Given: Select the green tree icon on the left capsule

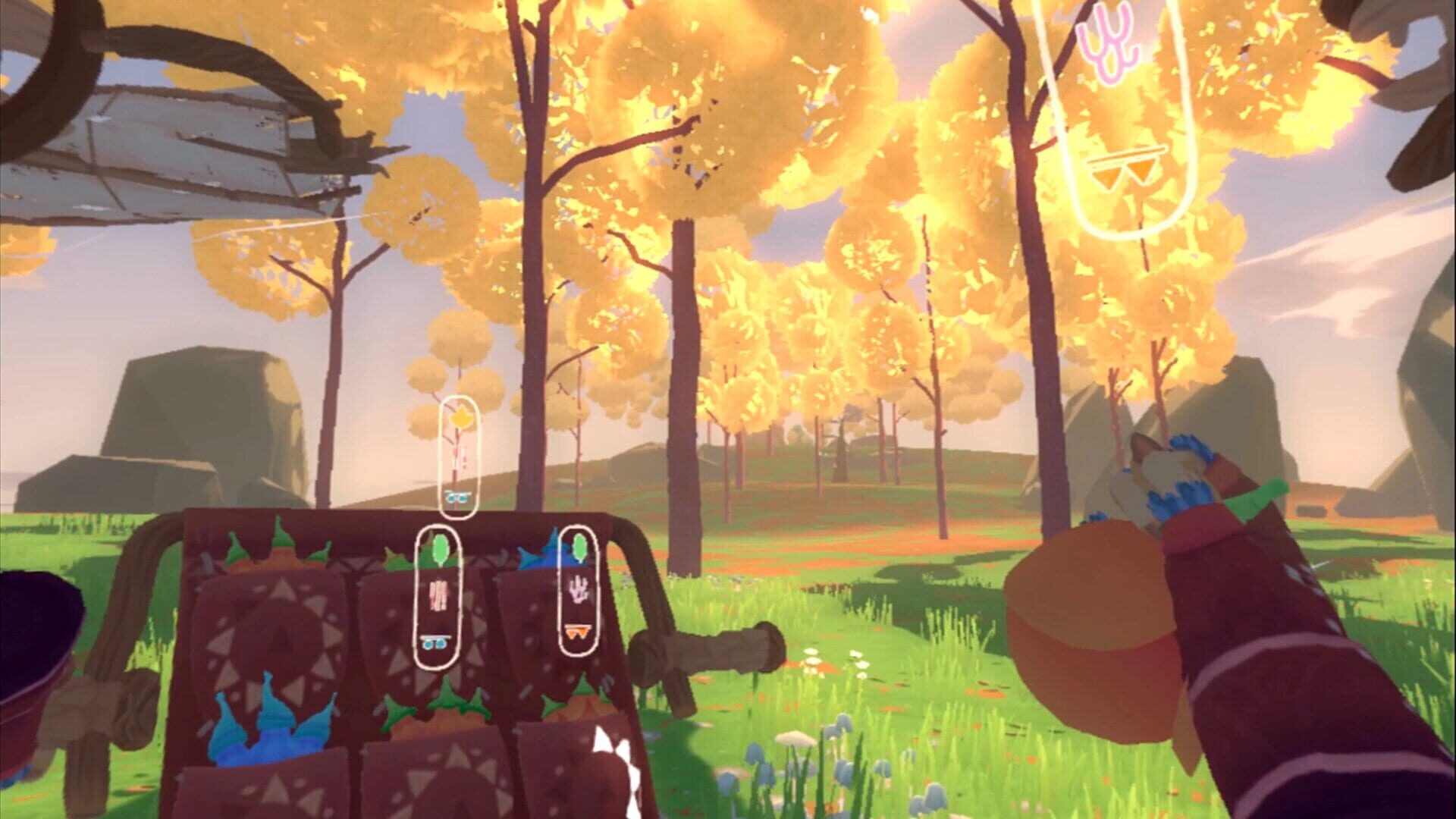Looking at the screenshot, I should point(440,548).
